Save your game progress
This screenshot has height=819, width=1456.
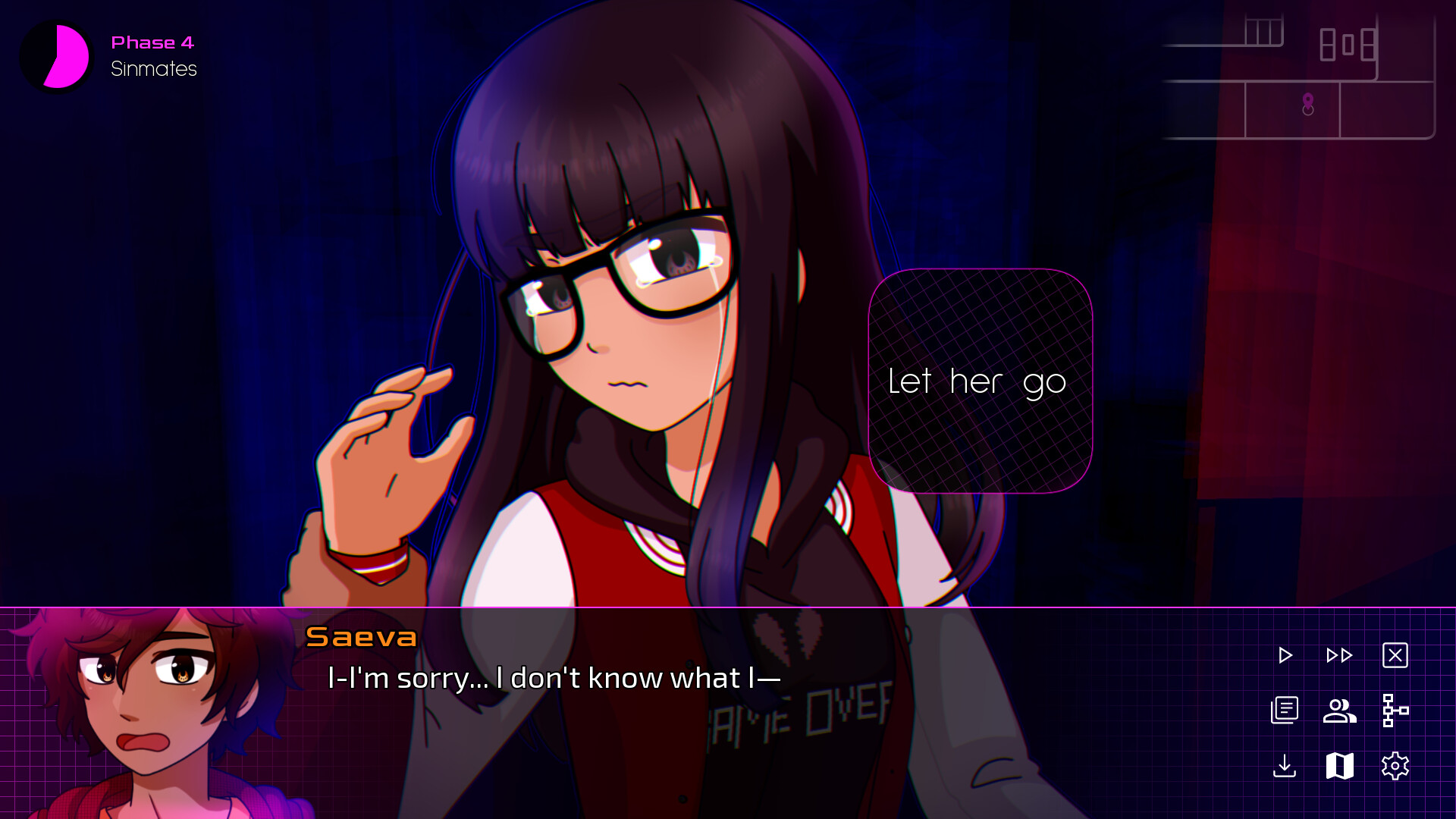pyautogui.click(x=1285, y=767)
